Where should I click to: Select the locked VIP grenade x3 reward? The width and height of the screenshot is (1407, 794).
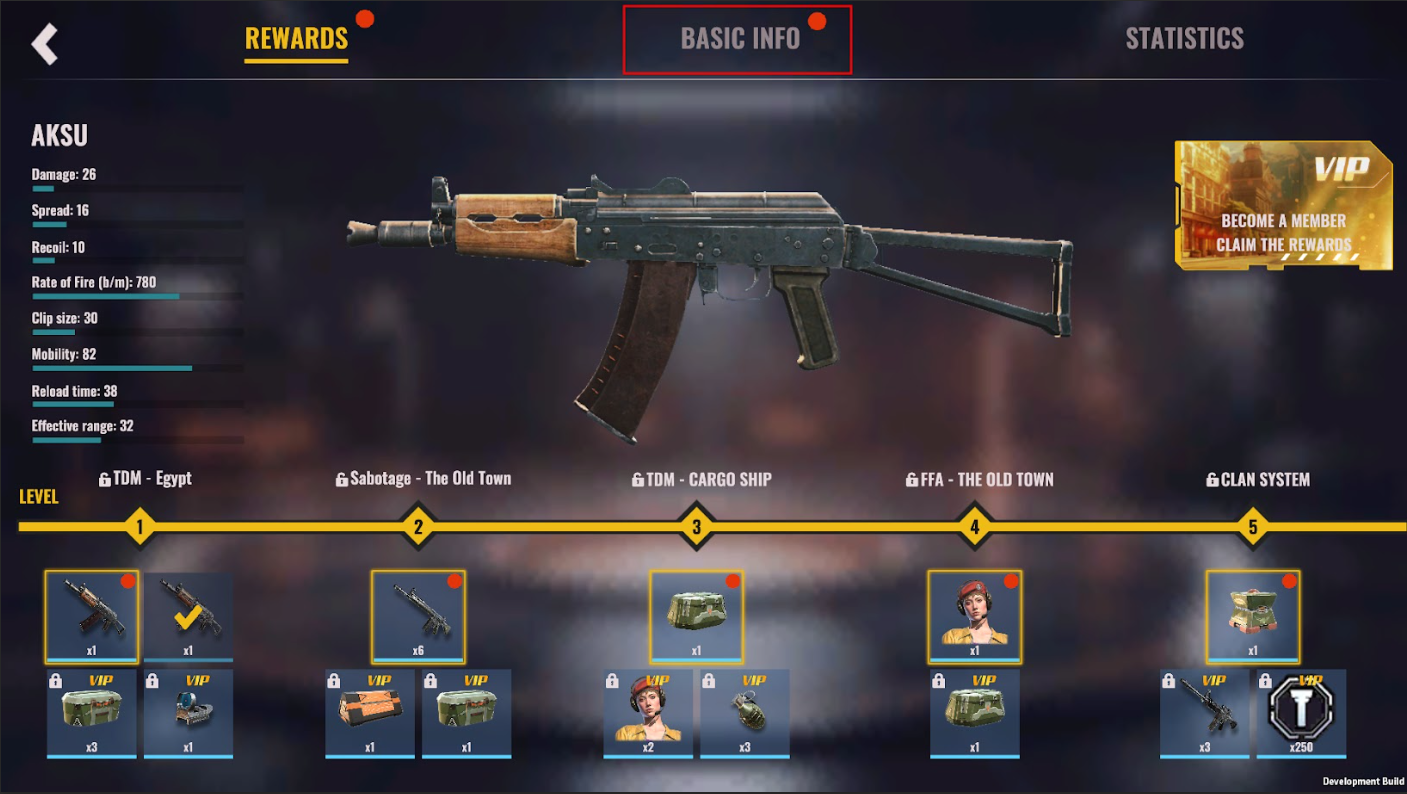(744, 713)
